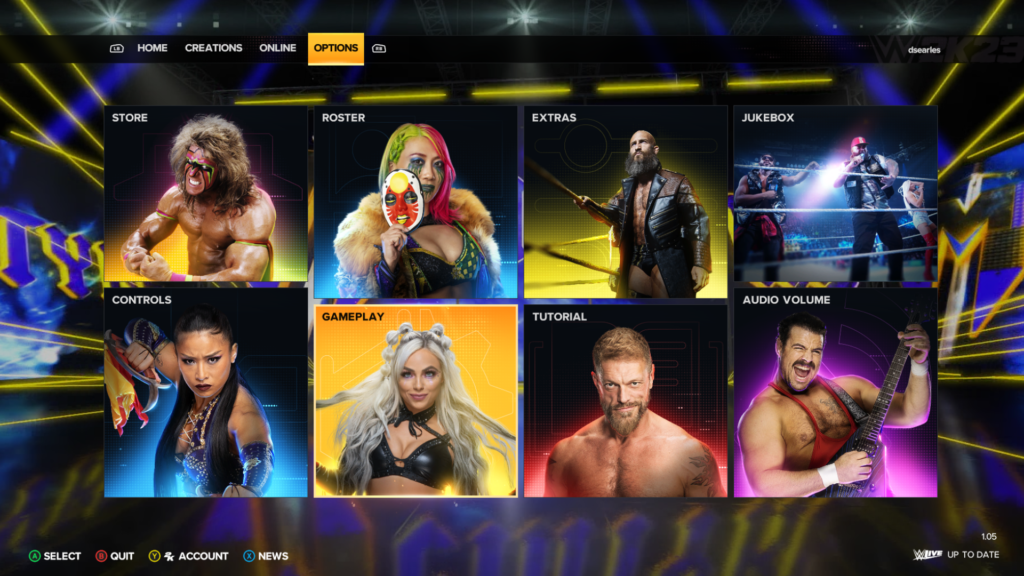The height and width of the screenshot is (576, 1024).
Task: Start the Tutorial tile
Action: (625, 401)
